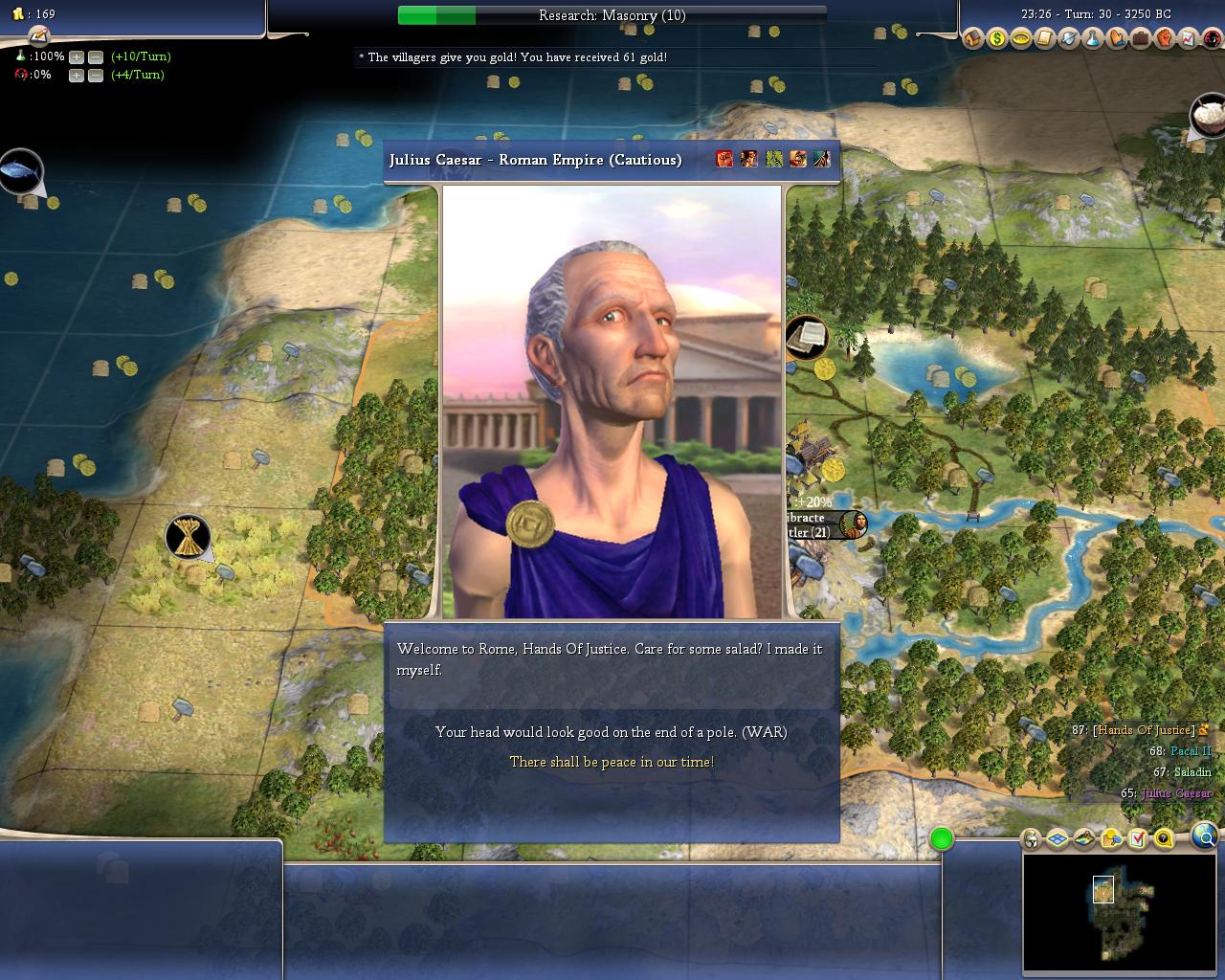This screenshot has height=980, width=1225.
Task: Toggle the scores checklist display
Action: pos(1137,839)
